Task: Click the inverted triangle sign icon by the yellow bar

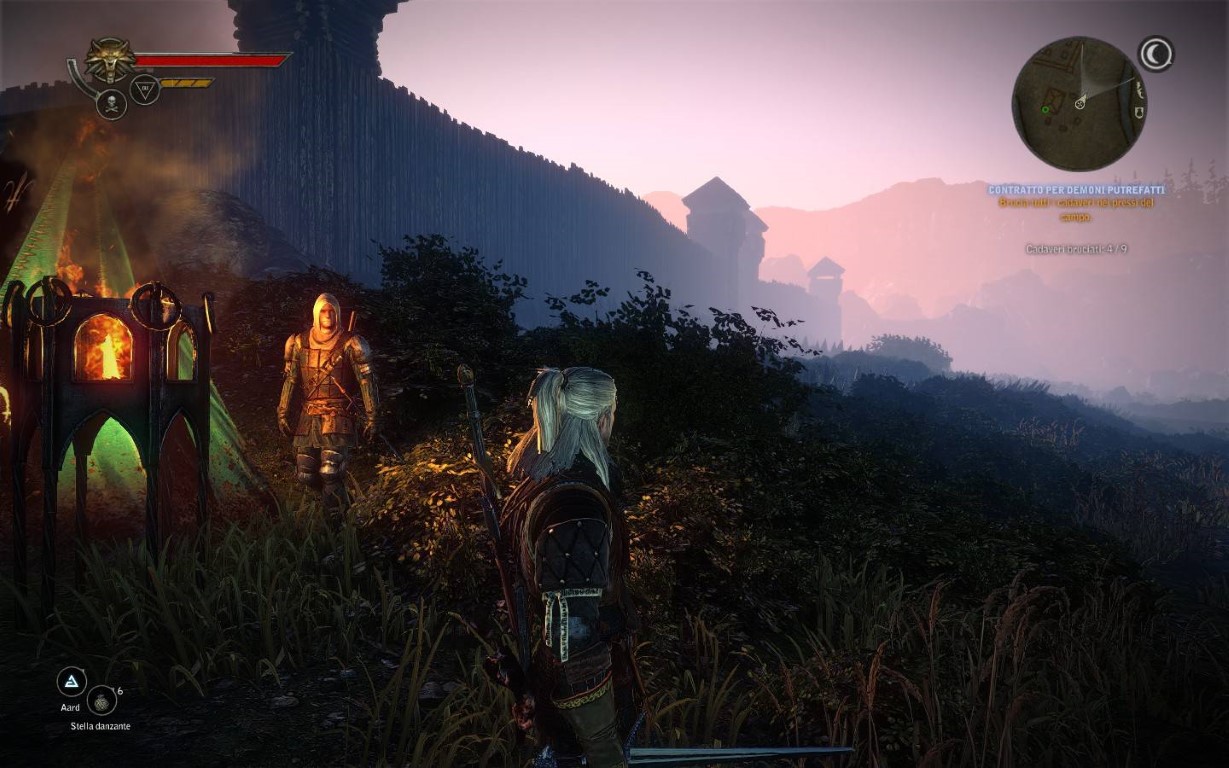Action: [x=145, y=90]
